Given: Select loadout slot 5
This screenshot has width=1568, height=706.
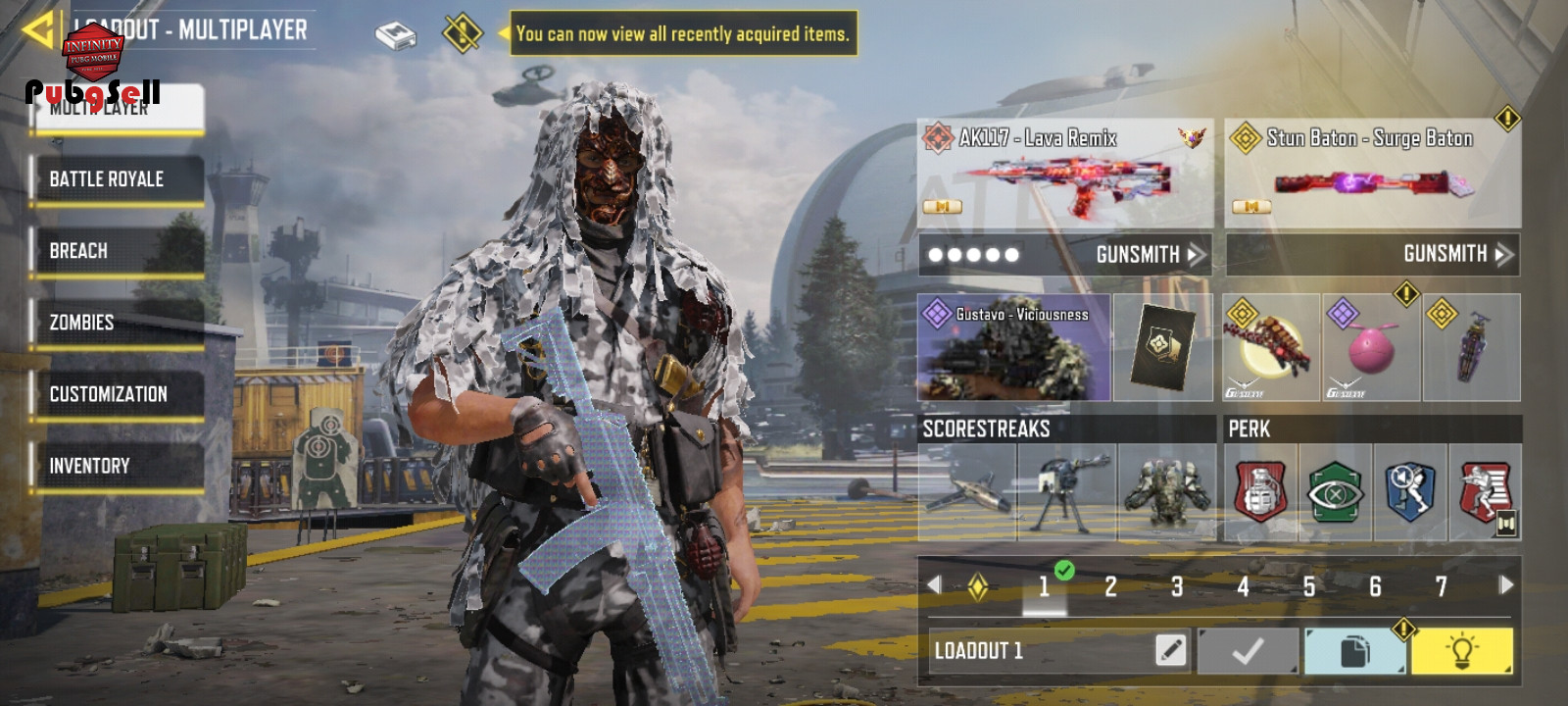Looking at the screenshot, I should point(1309,587).
